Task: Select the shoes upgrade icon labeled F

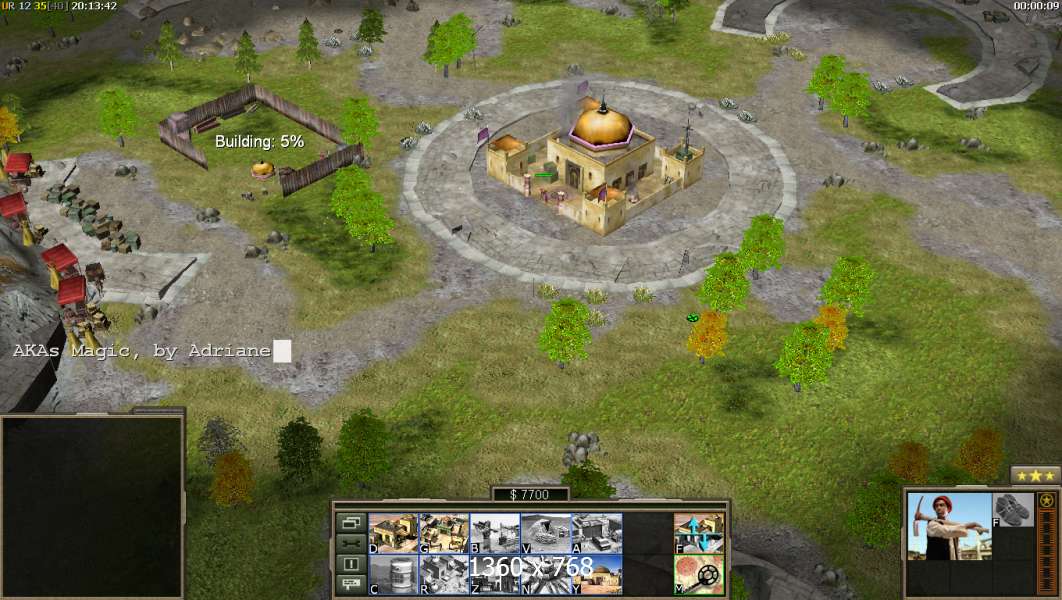Action: tap(1012, 510)
